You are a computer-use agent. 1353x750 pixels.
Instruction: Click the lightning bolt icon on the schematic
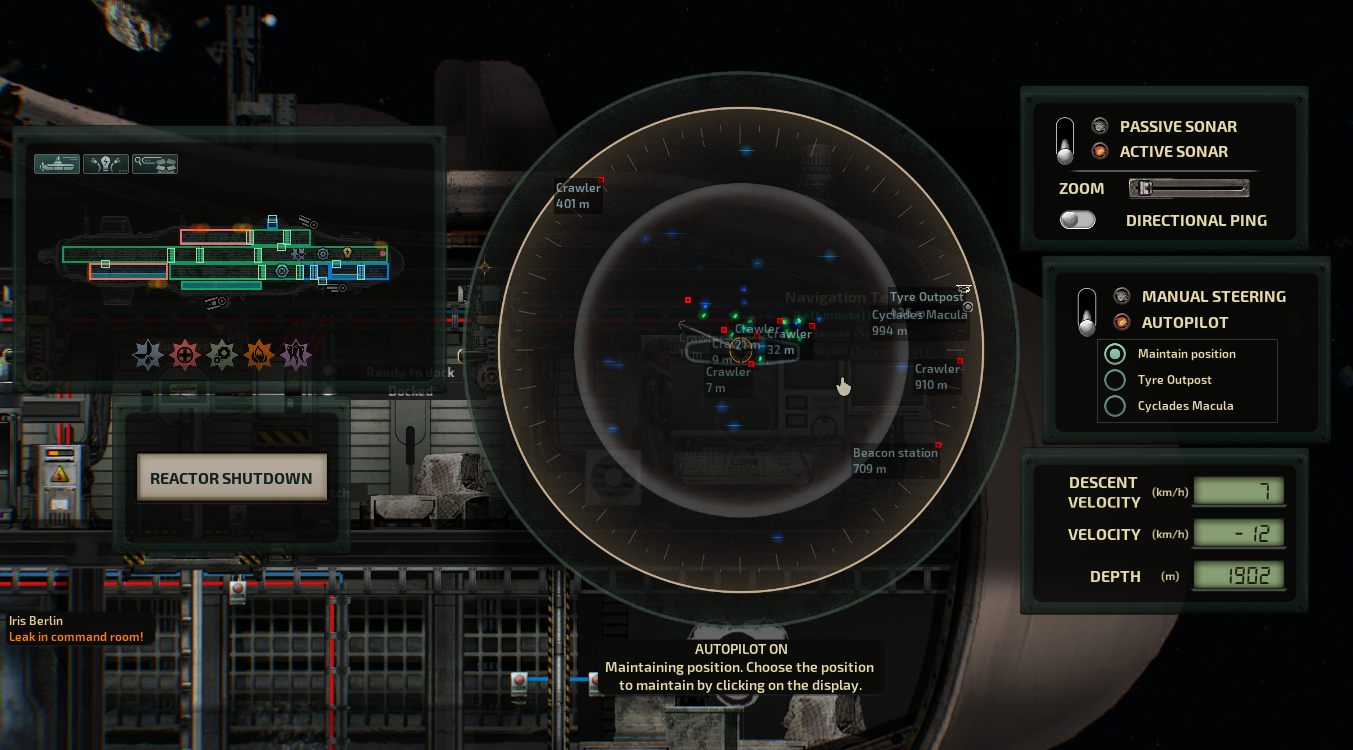(x=347, y=253)
